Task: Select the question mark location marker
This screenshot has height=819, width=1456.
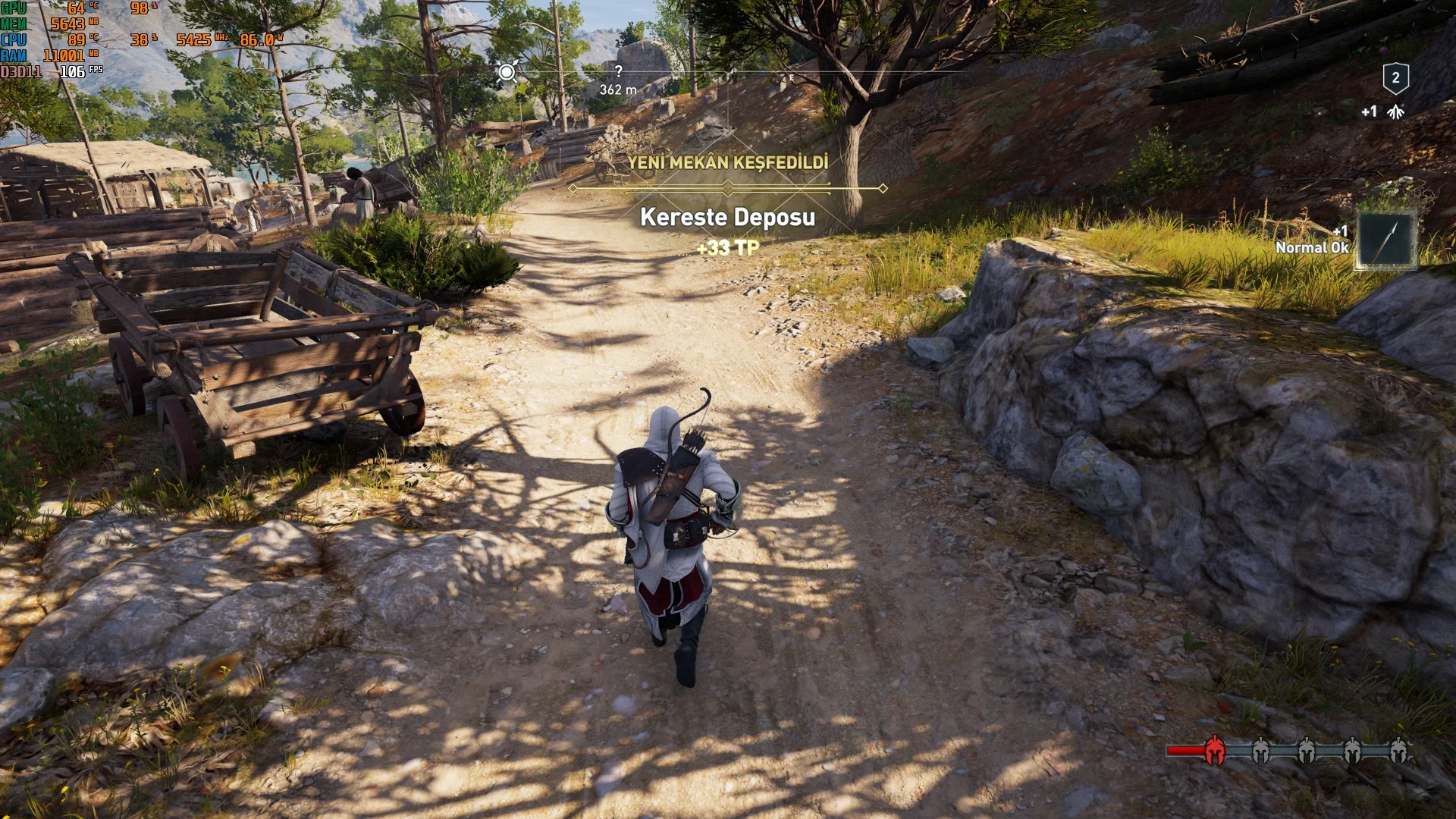Action: point(619,71)
